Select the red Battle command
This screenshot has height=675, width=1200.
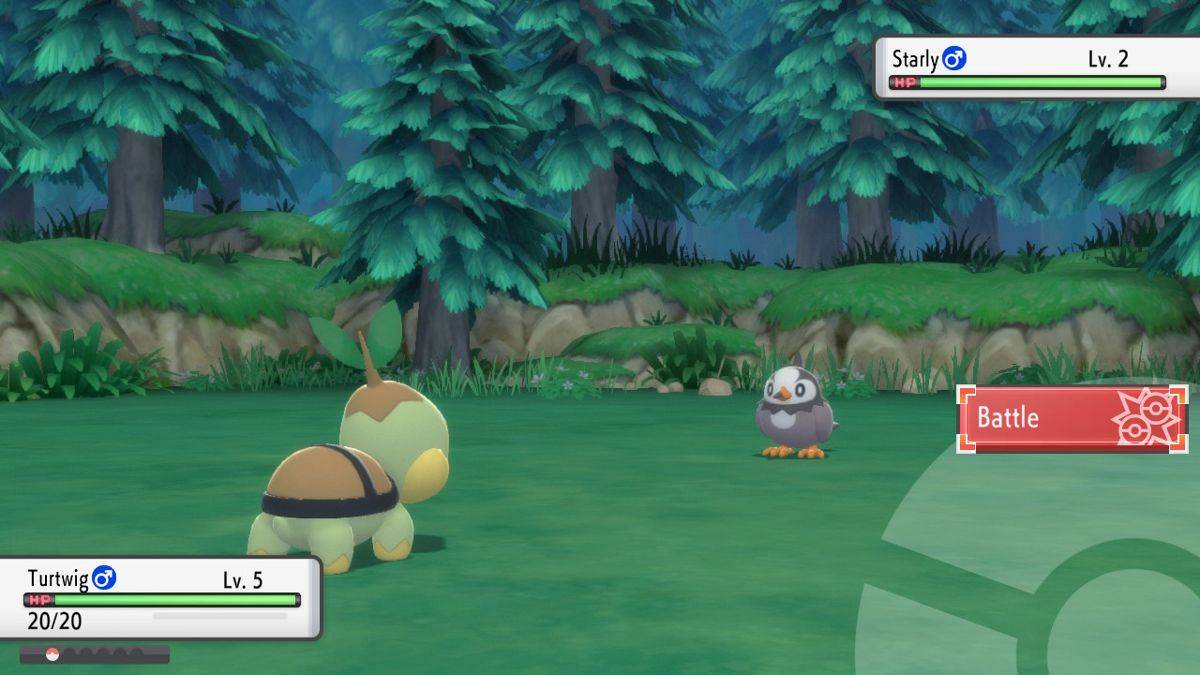click(x=1072, y=418)
